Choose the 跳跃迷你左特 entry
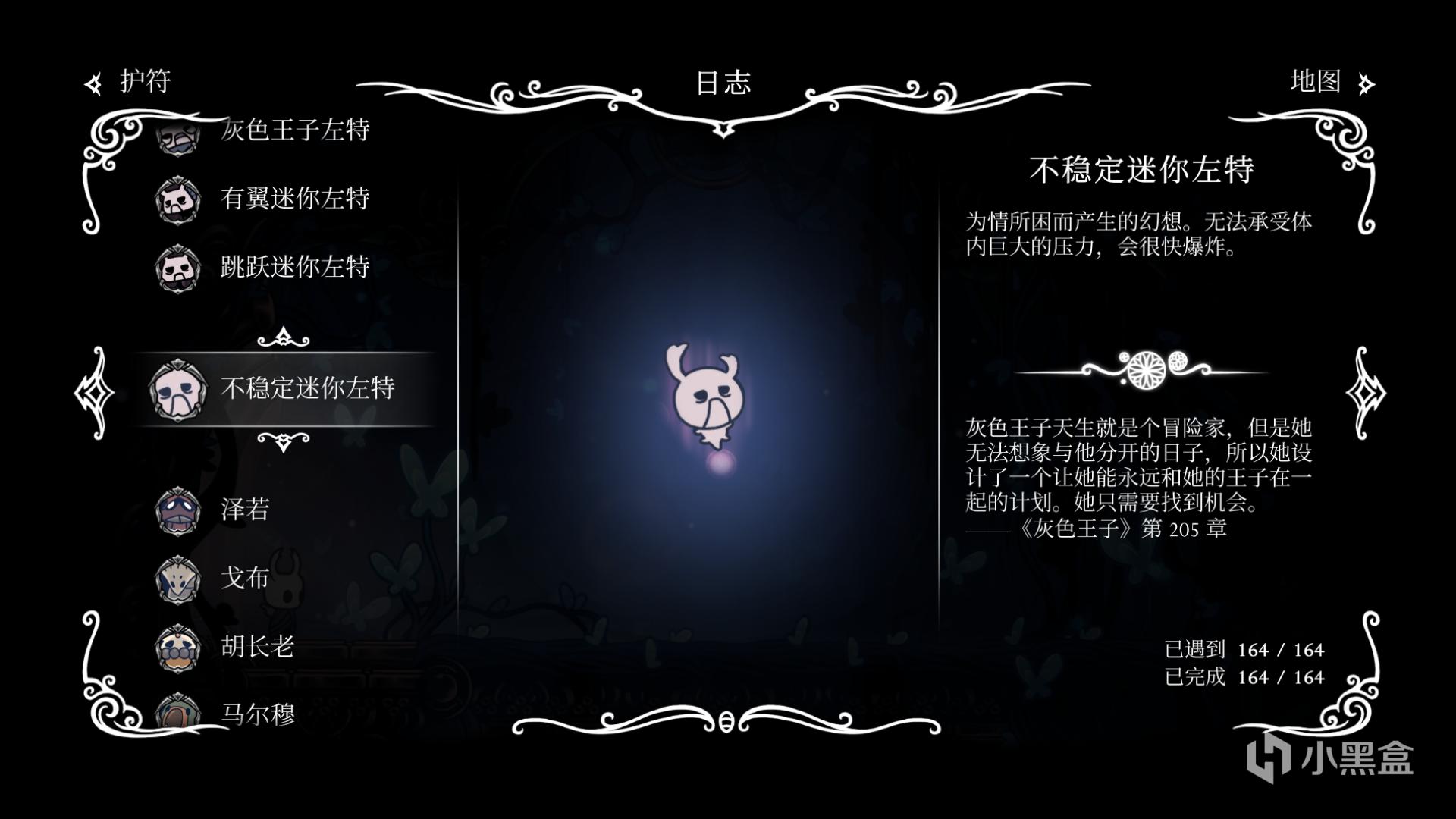The height and width of the screenshot is (819, 1456). (294, 267)
